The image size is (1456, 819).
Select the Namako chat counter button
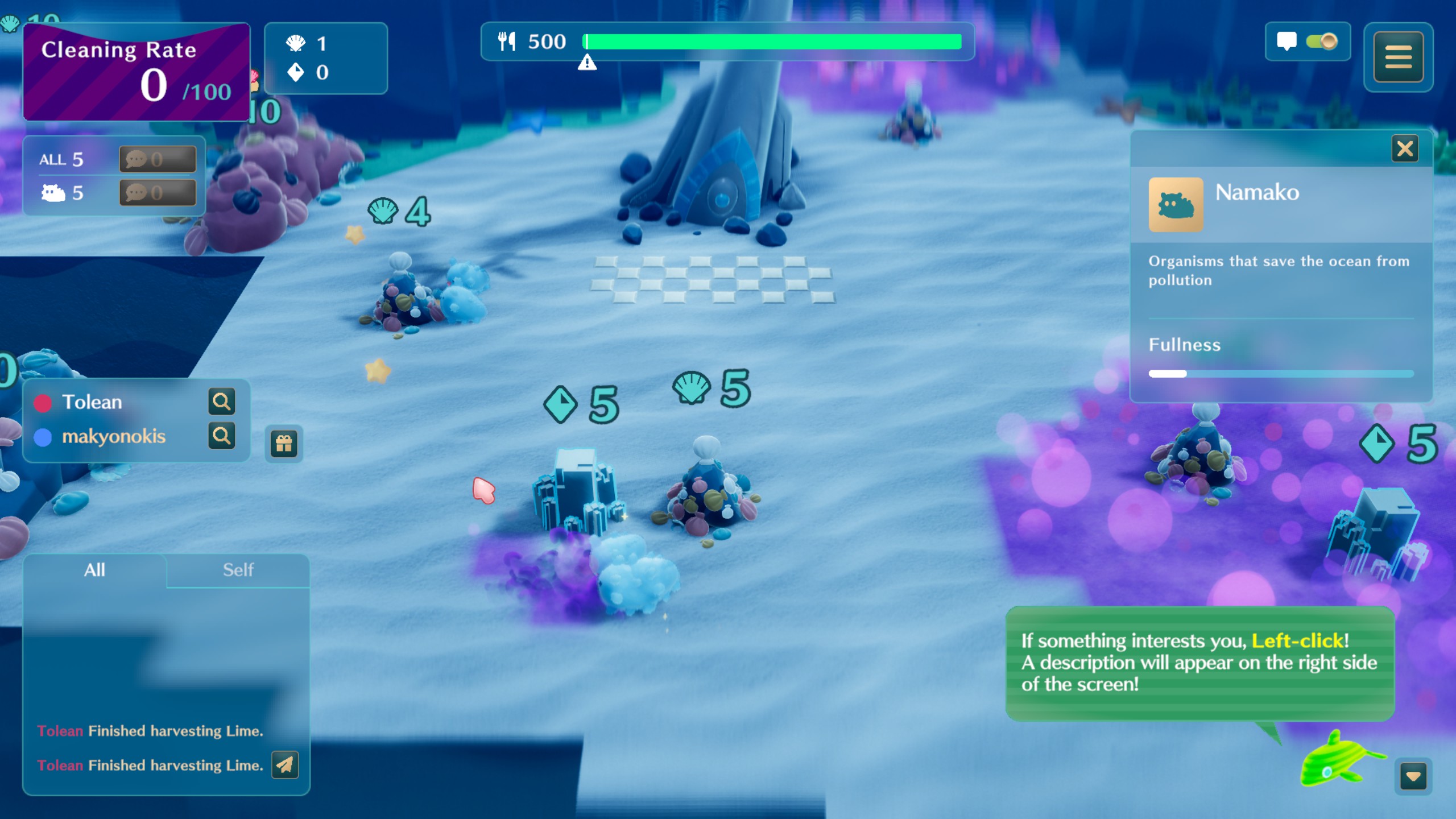pos(158,193)
